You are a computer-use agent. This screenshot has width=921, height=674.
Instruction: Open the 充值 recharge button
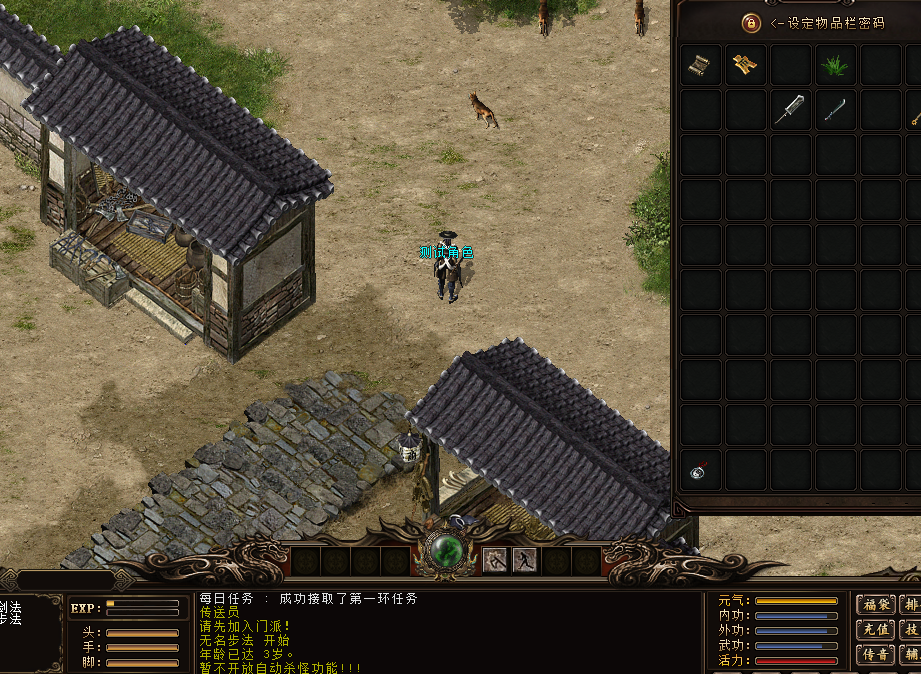876,629
